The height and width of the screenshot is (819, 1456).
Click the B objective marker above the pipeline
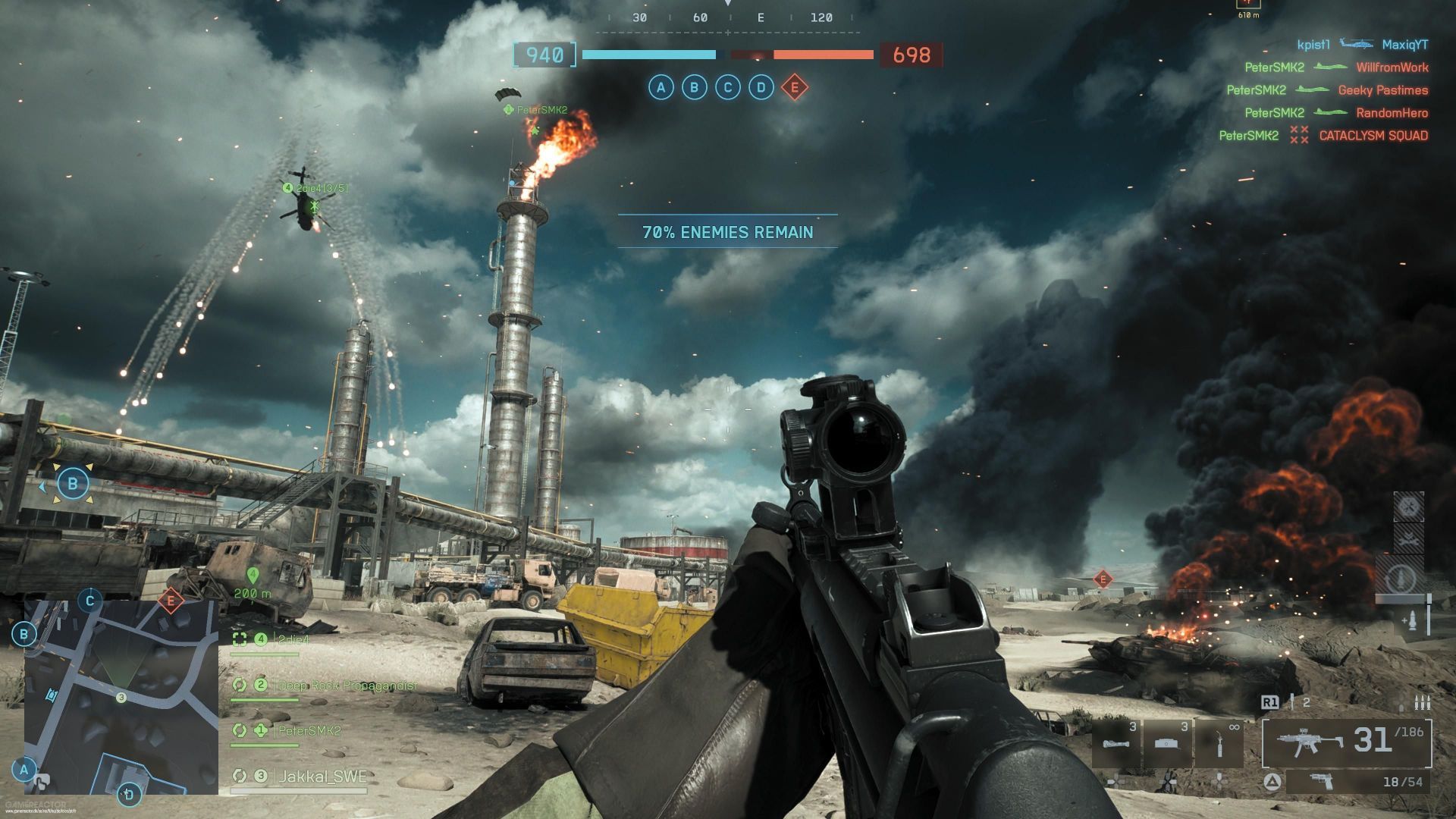pos(73,482)
